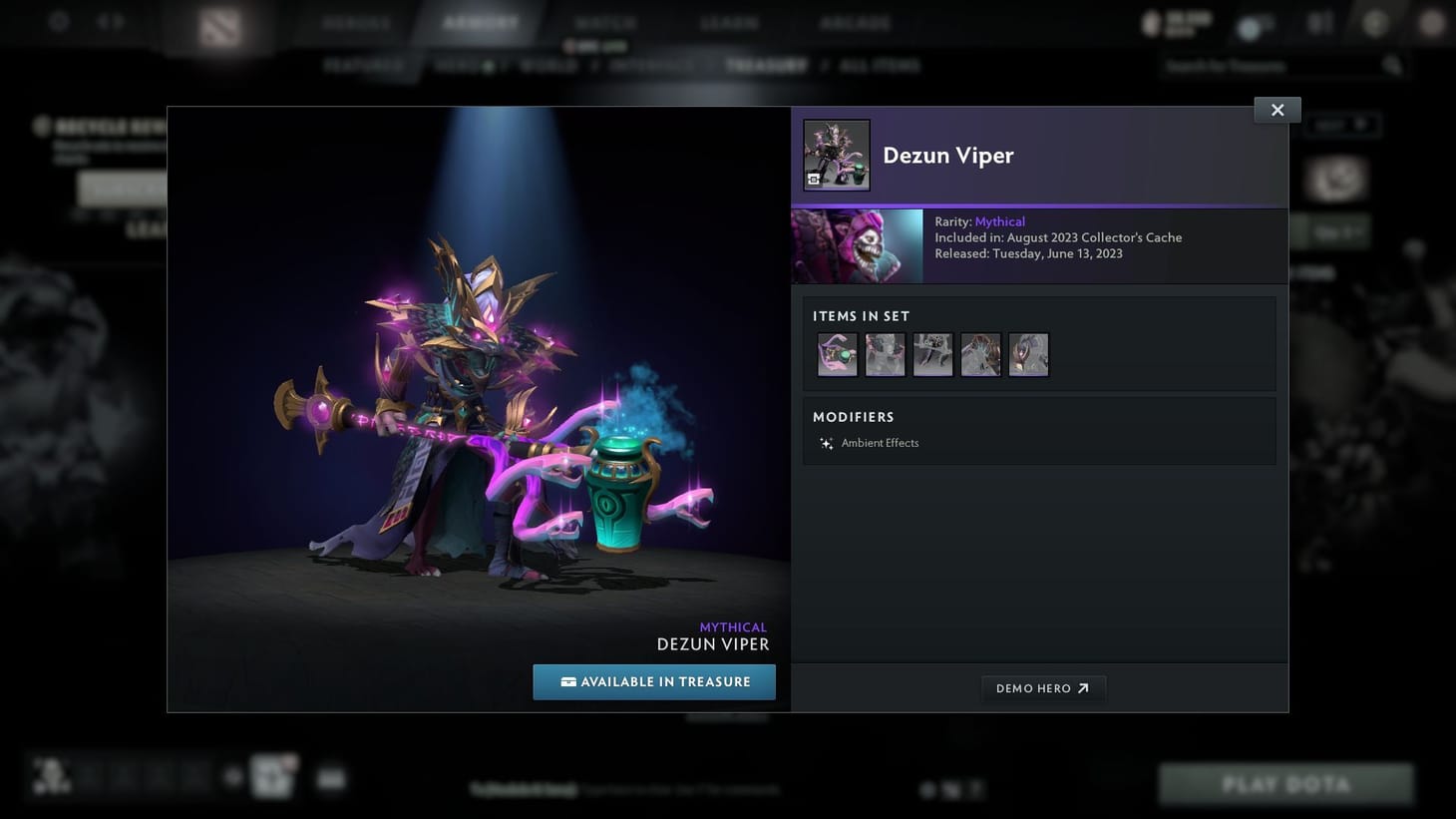This screenshot has height=819, width=1456.
Task: Click the friends sidebar arrows icon top-left
Action: pyautogui.click(x=110, y=21)
